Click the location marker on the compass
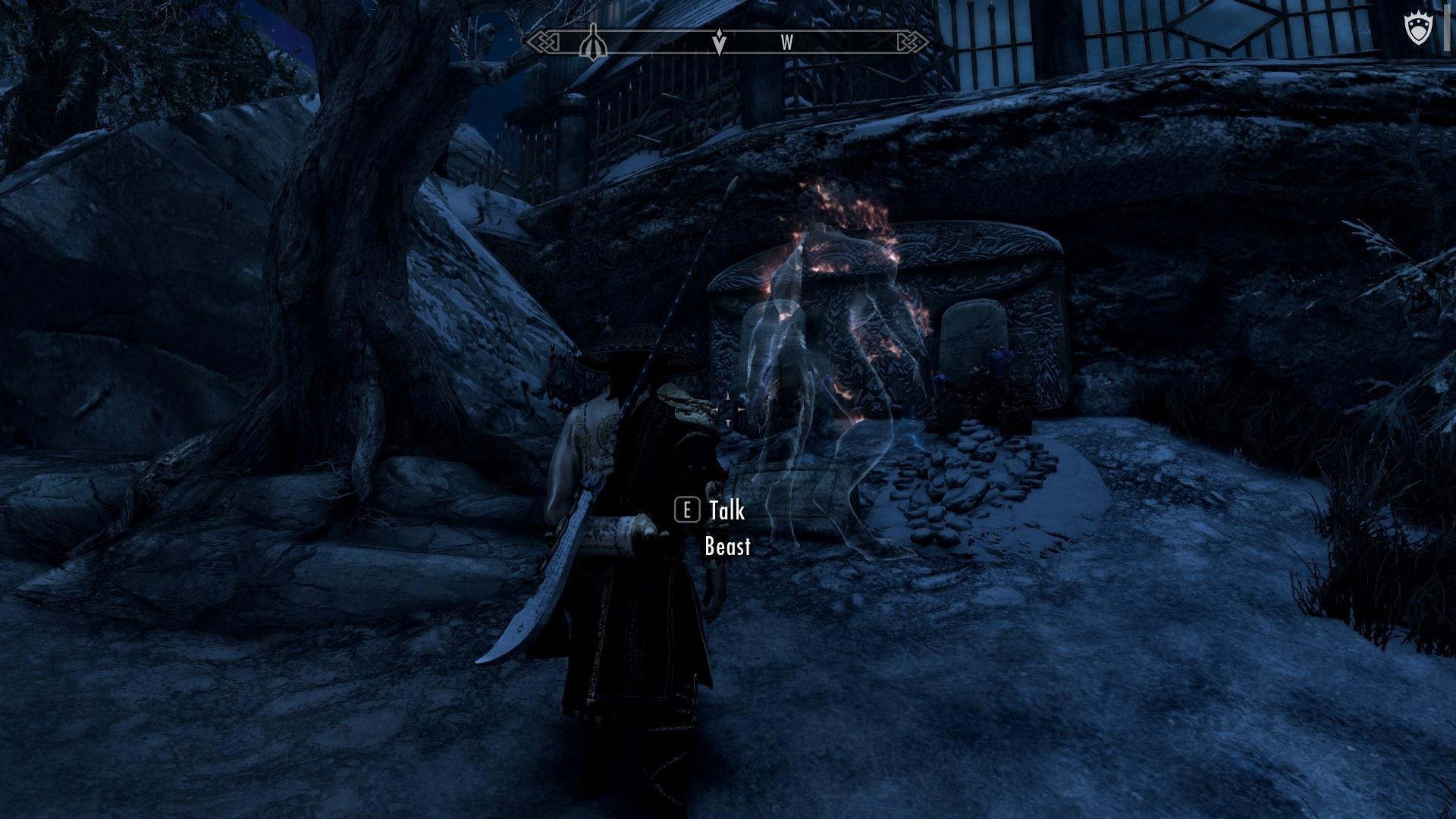 click(594, 45)
